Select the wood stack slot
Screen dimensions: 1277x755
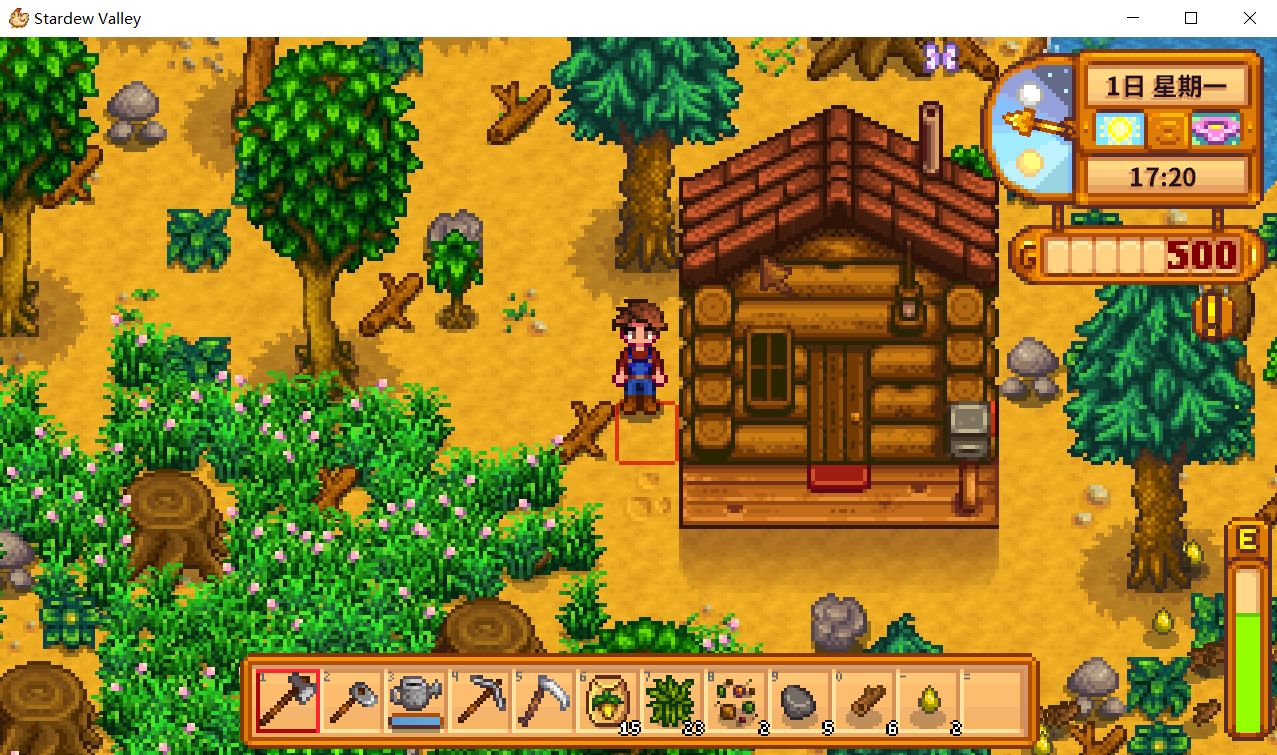[864, 701]
